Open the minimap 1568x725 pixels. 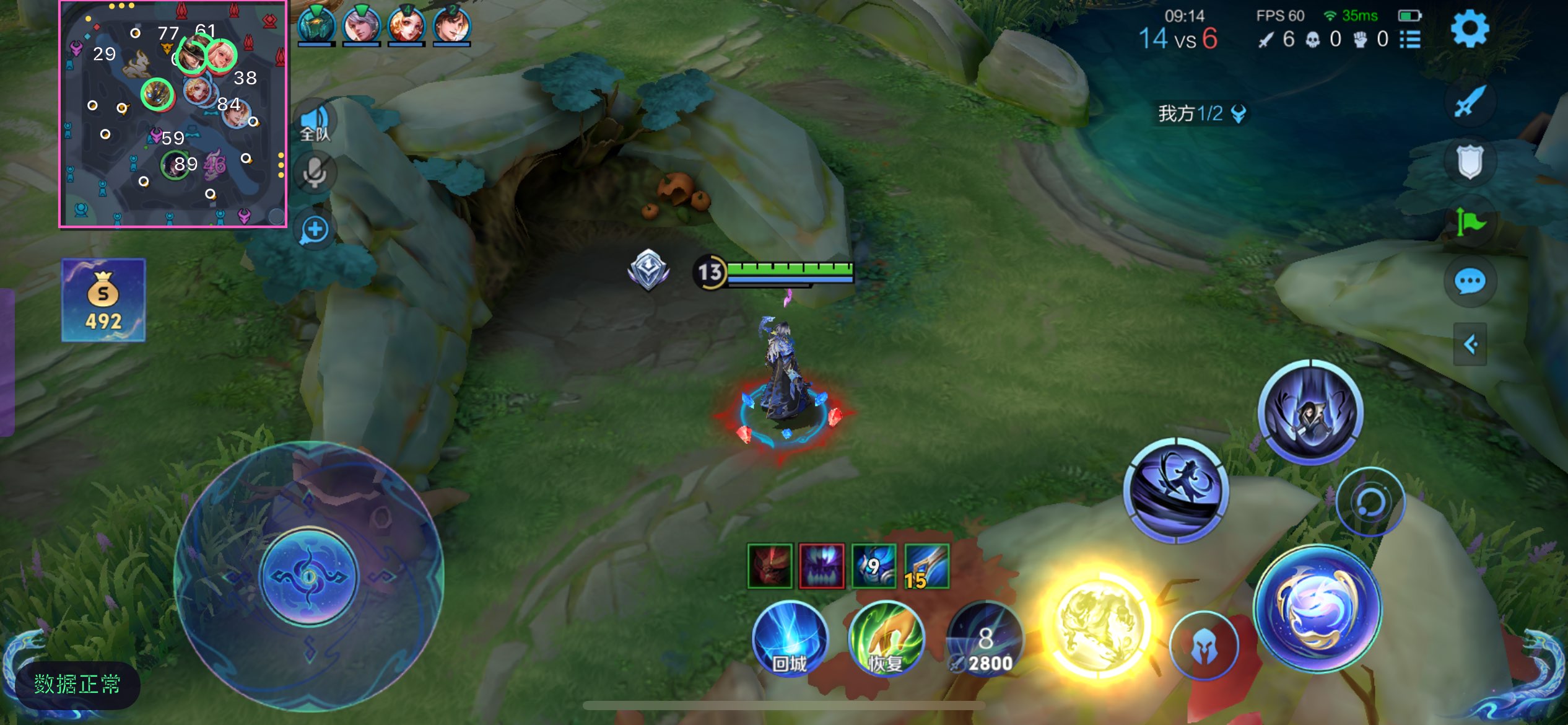173,114
